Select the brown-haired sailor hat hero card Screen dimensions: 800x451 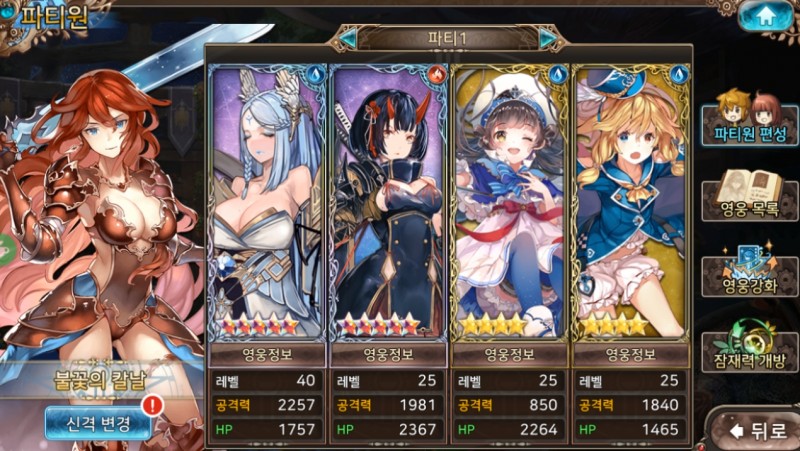click(x=510, y=200)
